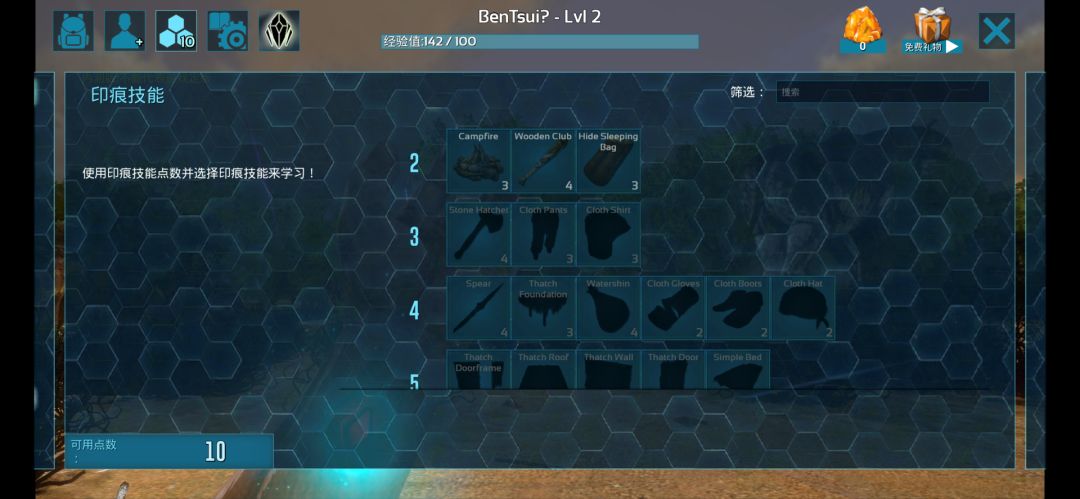
Task: Pick the Cloth Hat engram
Action: point(802,308)
